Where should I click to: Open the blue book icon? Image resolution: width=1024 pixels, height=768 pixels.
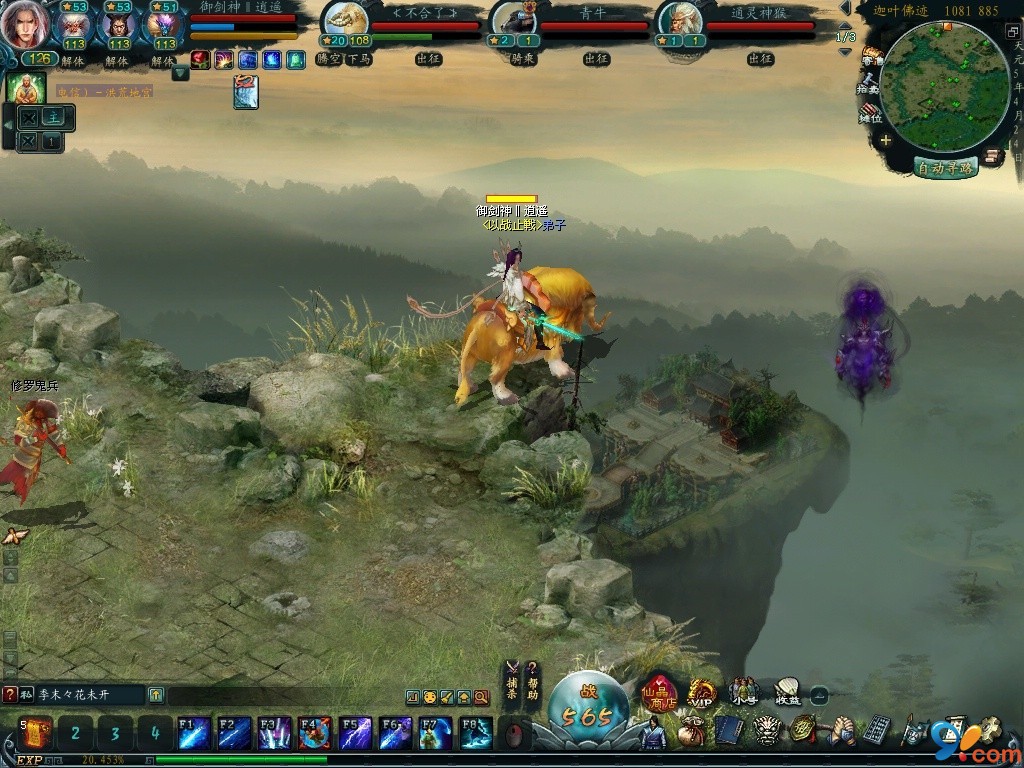[x=727, y=731]
